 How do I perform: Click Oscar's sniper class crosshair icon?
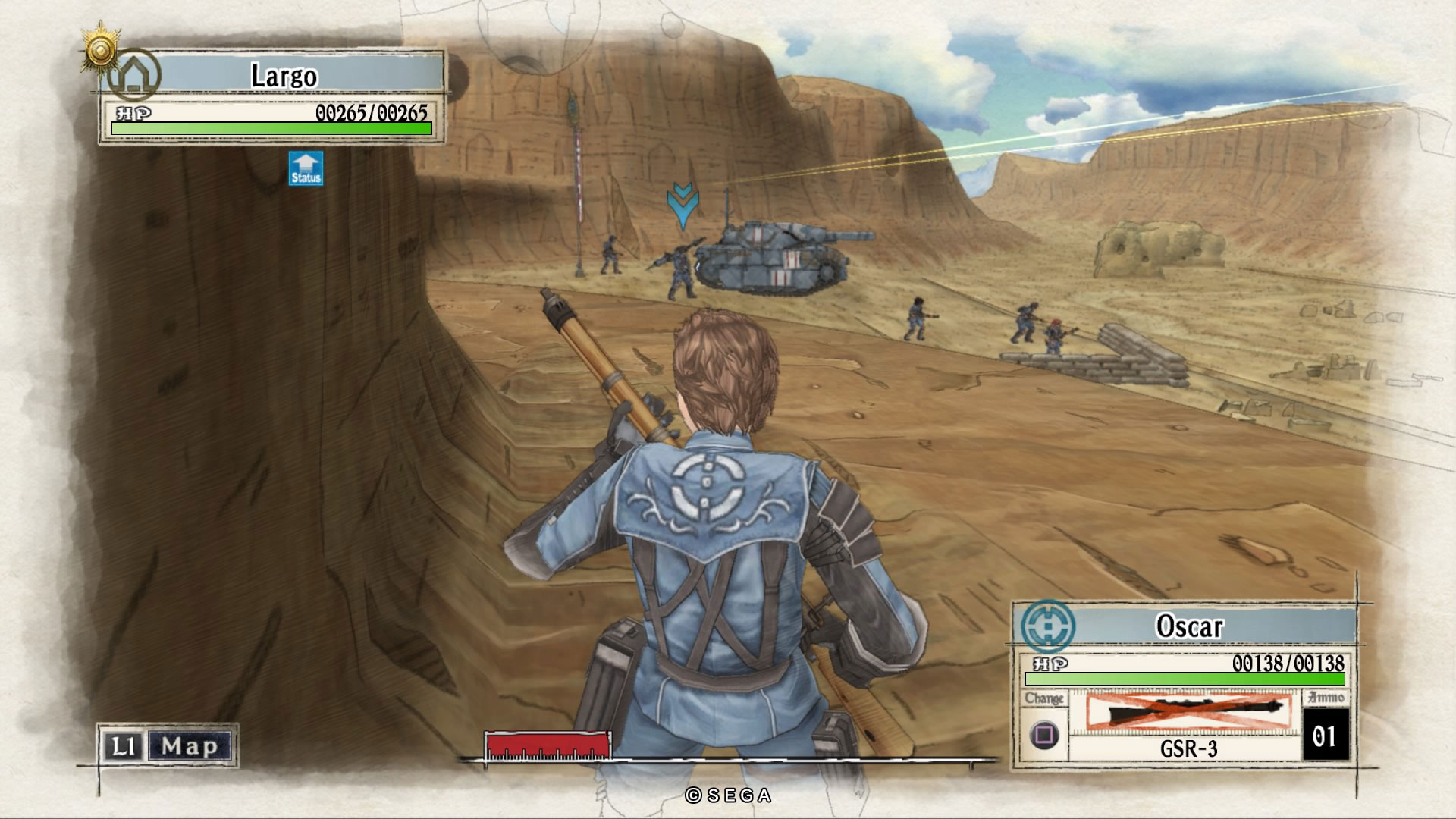(x=1047, y=626)
